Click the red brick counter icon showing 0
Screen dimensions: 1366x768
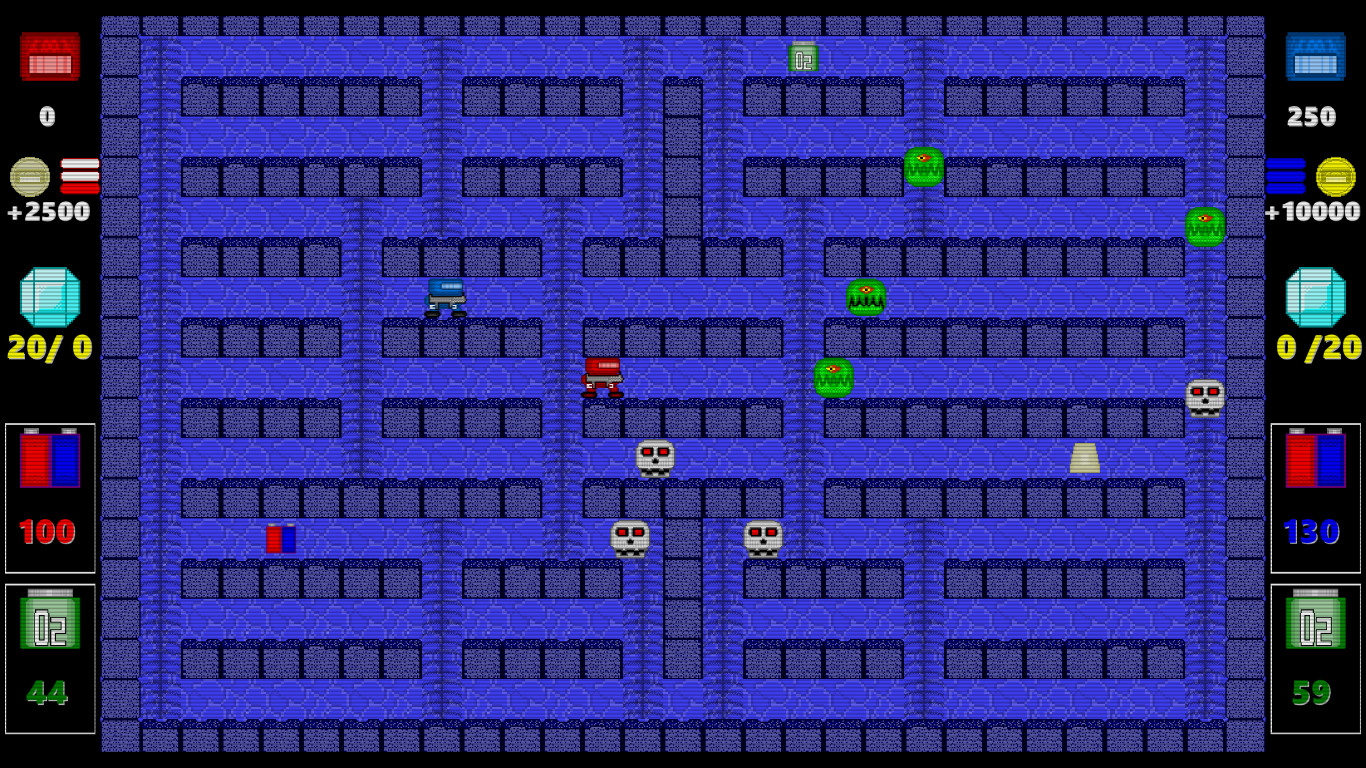click(x=49, y=58)
